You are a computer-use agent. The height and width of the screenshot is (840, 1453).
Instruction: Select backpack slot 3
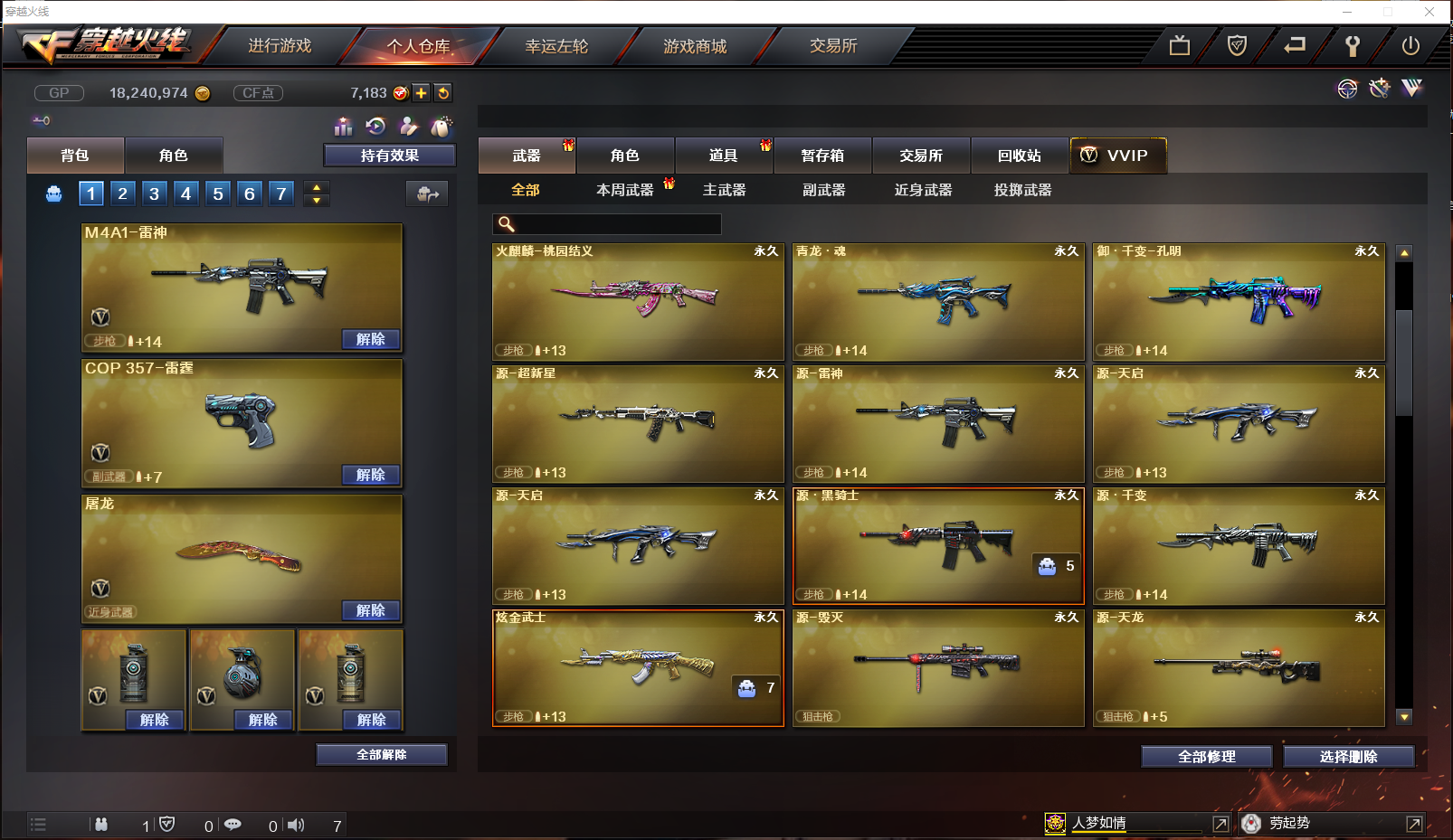click(154, 193)
